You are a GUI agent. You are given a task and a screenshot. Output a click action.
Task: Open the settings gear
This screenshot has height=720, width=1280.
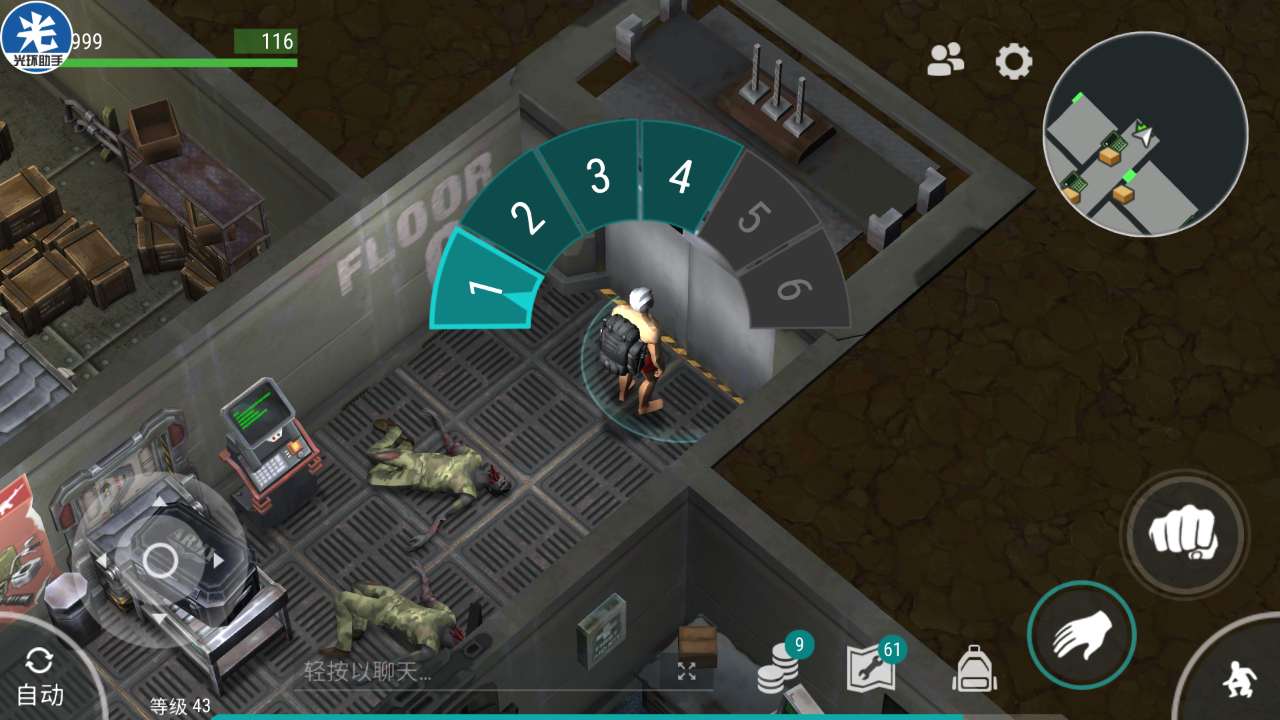point(1014,62)
